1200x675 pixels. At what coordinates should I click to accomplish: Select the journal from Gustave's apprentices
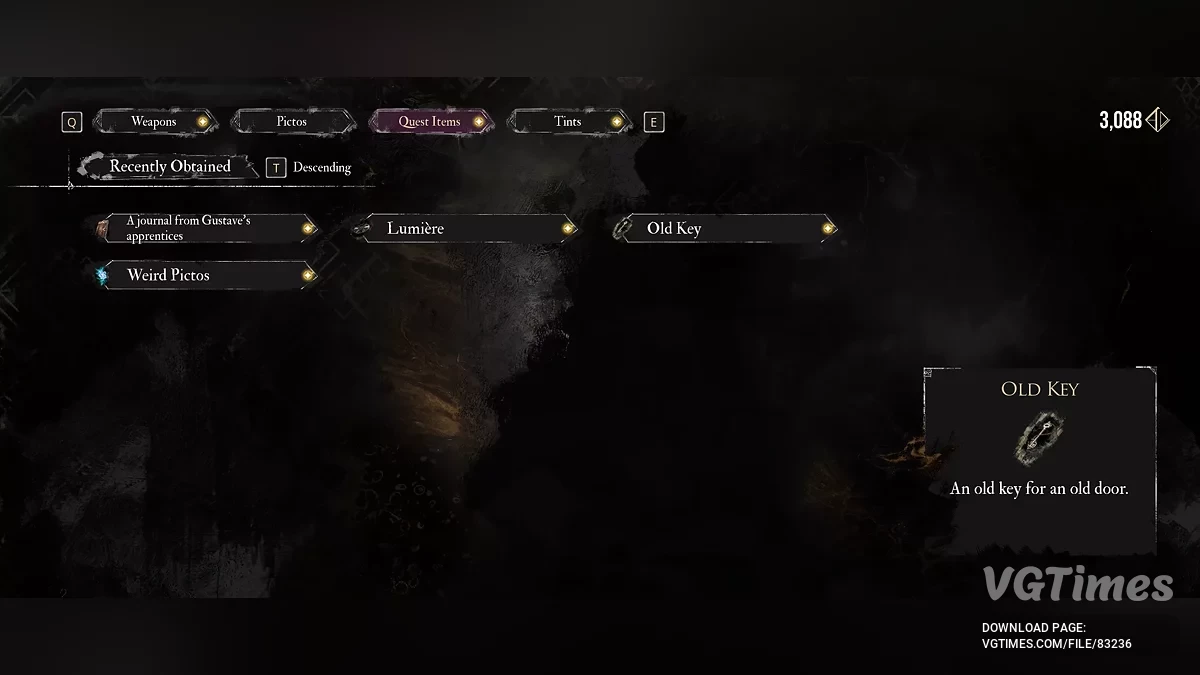click(x=205, y=229)
